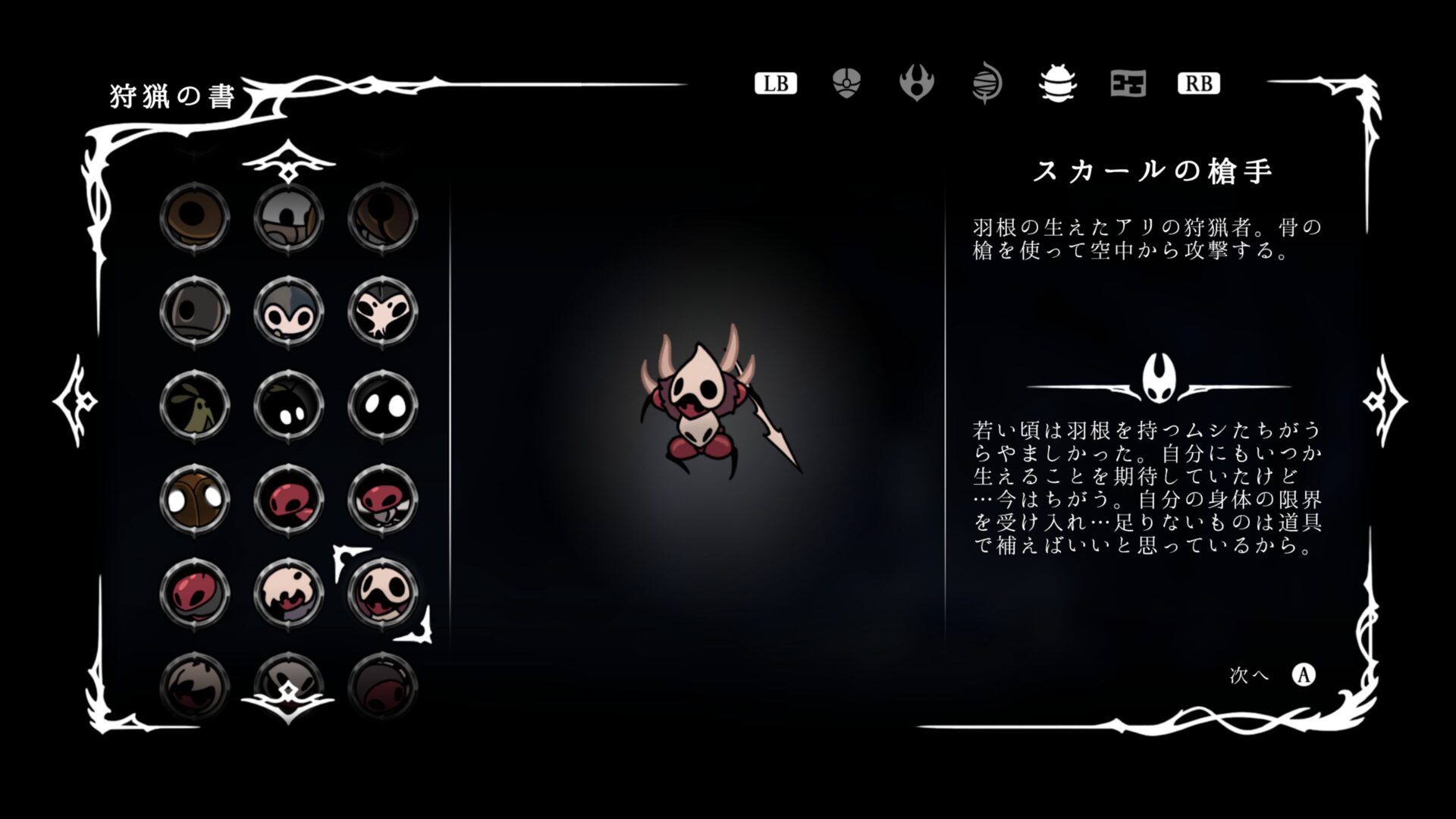Screen dimensions: 1456x819
Task: Open the quest map flag icon
Action: 1128,83
